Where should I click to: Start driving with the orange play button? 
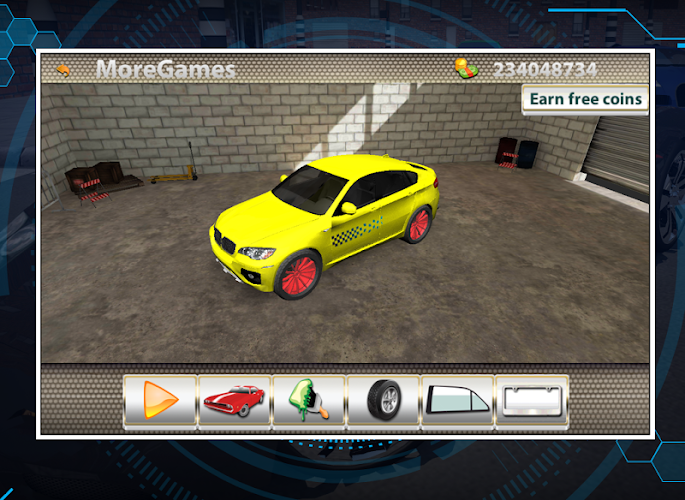tap(160, 402)
